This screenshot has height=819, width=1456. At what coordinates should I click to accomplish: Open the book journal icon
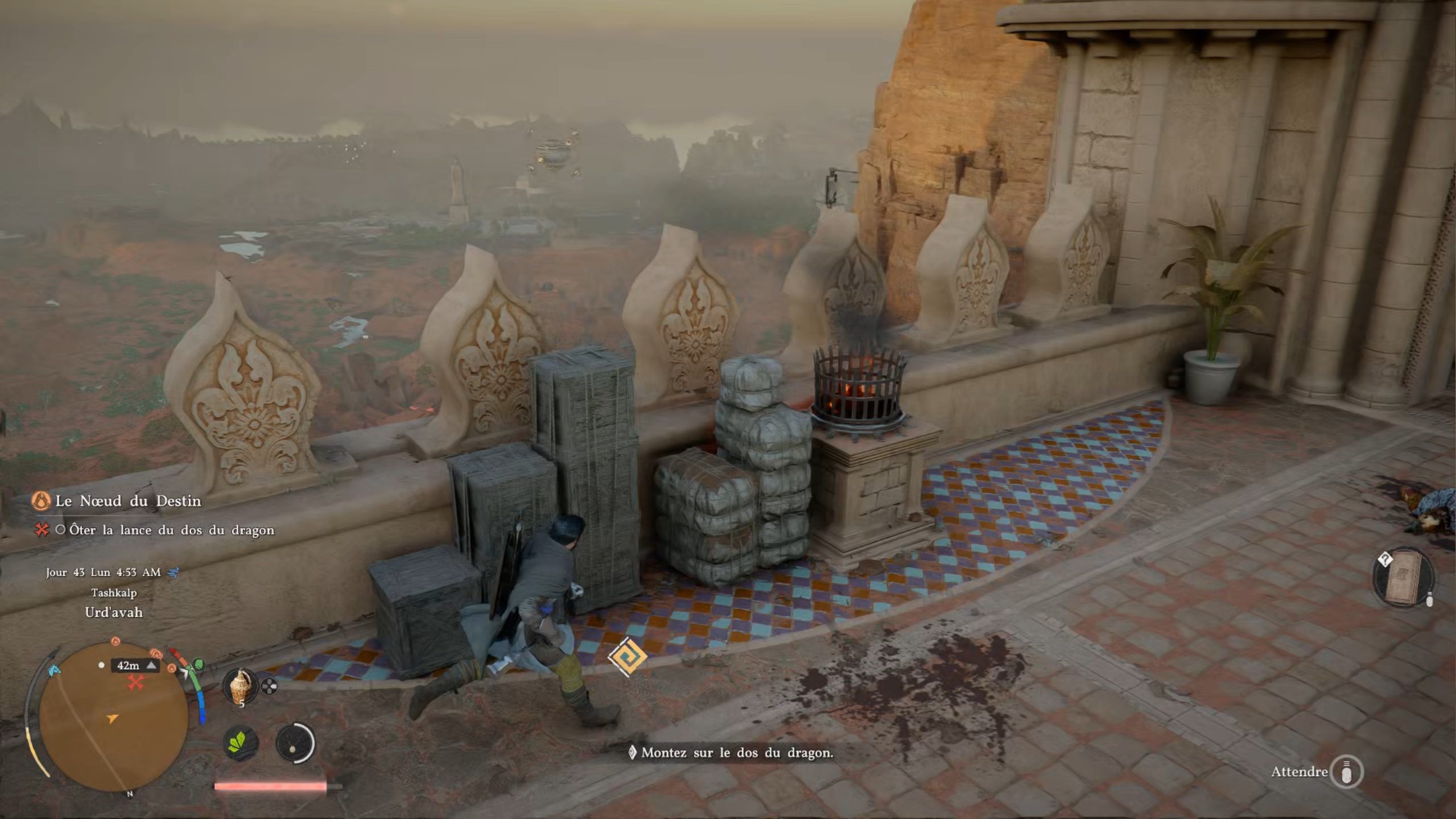pos(1403,578)
